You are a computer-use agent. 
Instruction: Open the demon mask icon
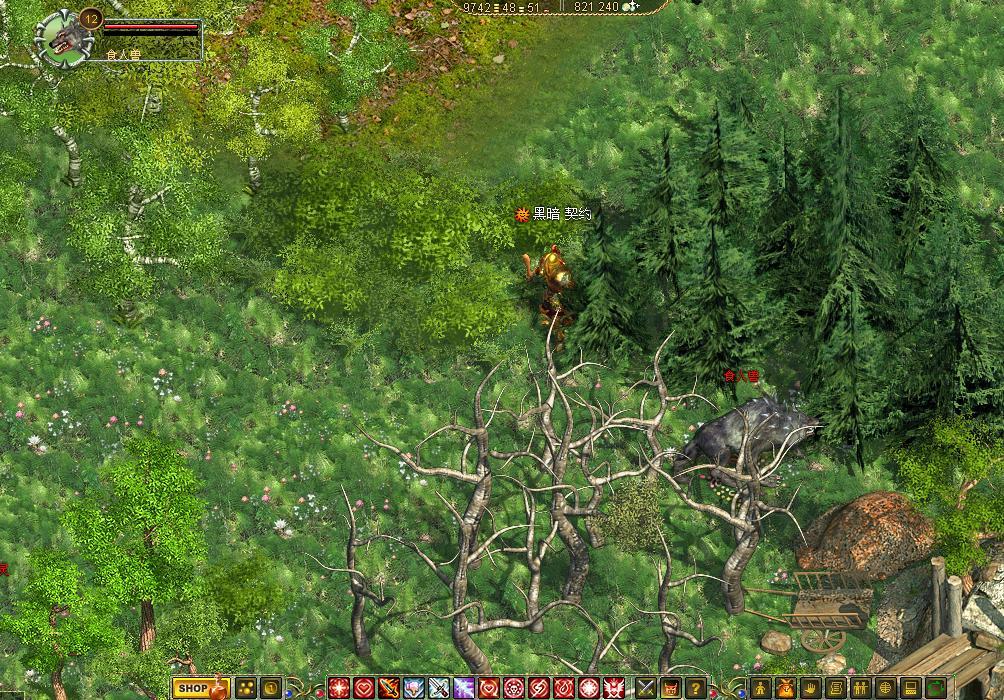pos(671,688)
